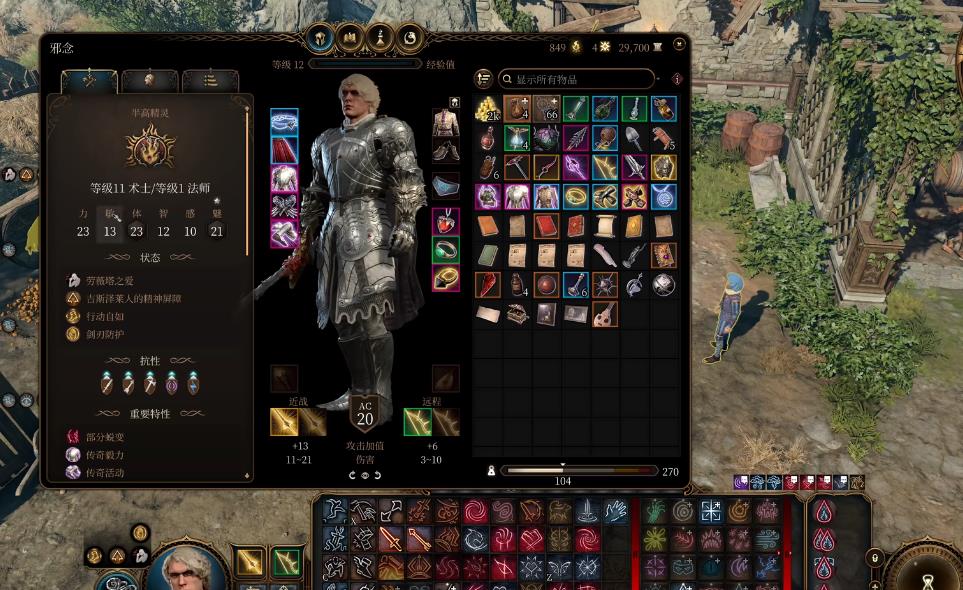Click the lute instrument inventory item
The image size is (963, 590).
[604, 315]
